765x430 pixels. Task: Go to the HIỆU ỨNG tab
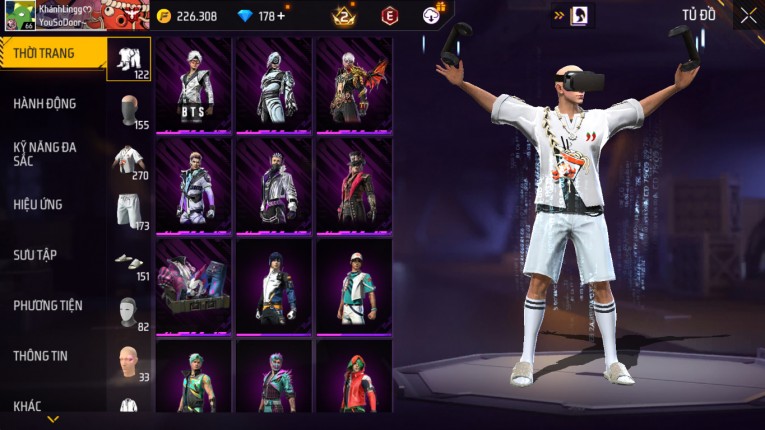pyautogui.click(x=38, y=204)
